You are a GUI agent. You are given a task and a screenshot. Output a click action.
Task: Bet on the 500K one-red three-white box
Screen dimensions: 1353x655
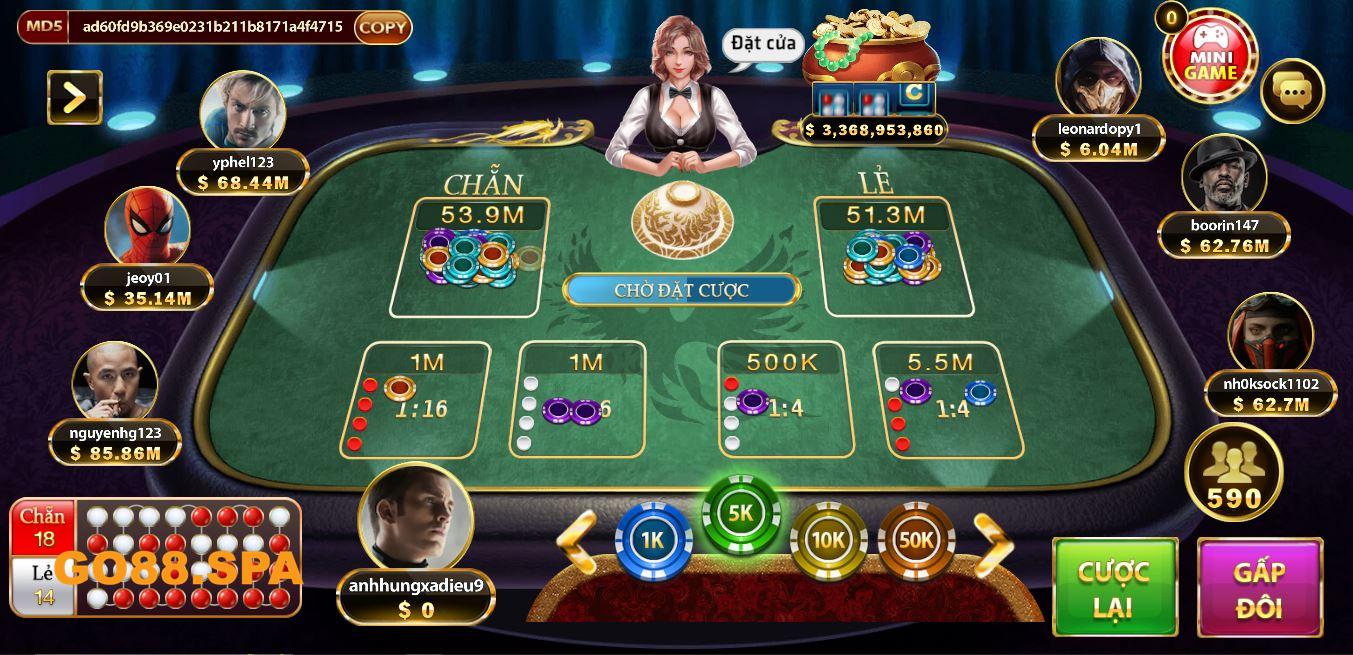coord(786,400)
